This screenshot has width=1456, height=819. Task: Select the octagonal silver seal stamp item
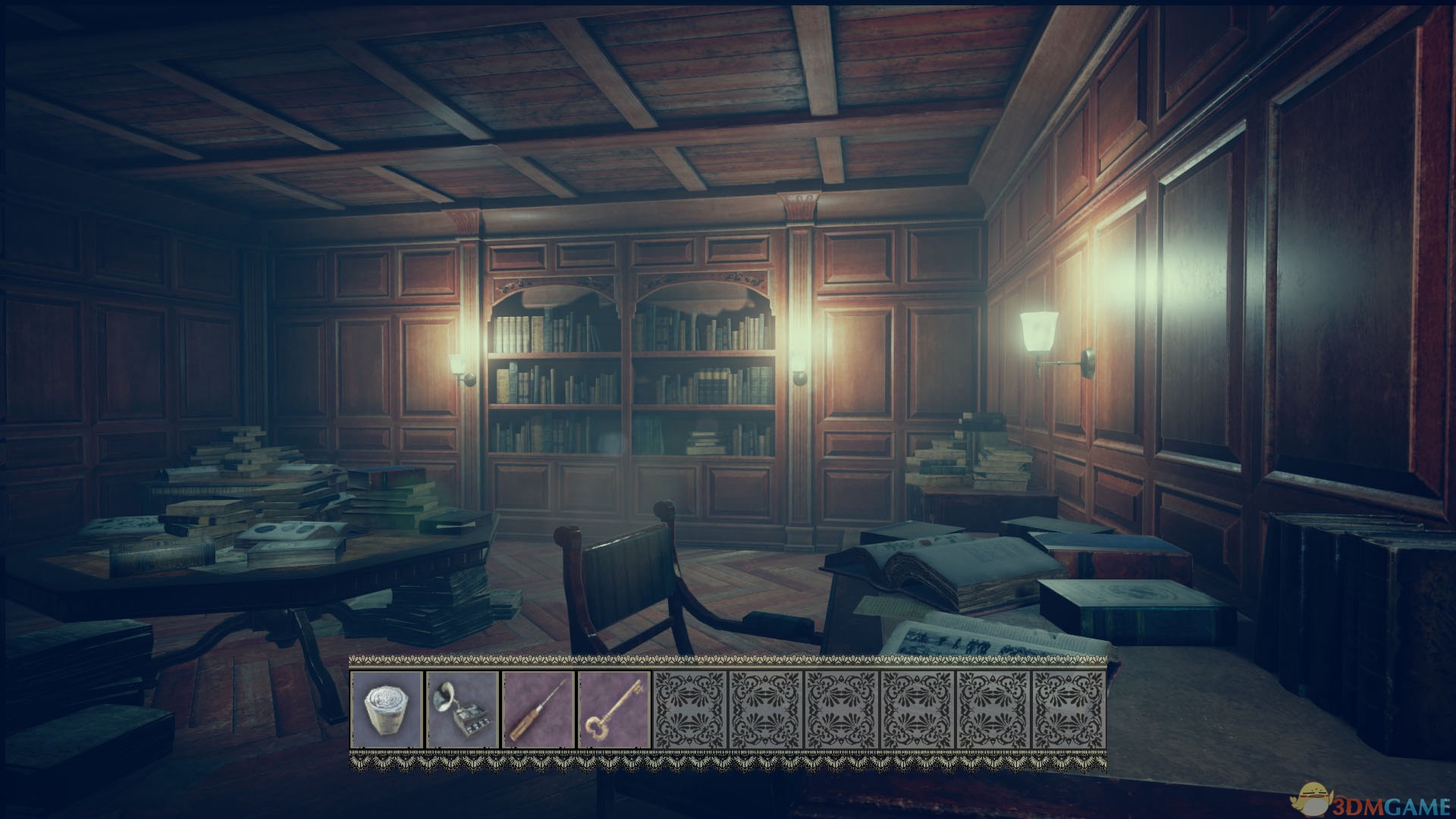[387, 710]
